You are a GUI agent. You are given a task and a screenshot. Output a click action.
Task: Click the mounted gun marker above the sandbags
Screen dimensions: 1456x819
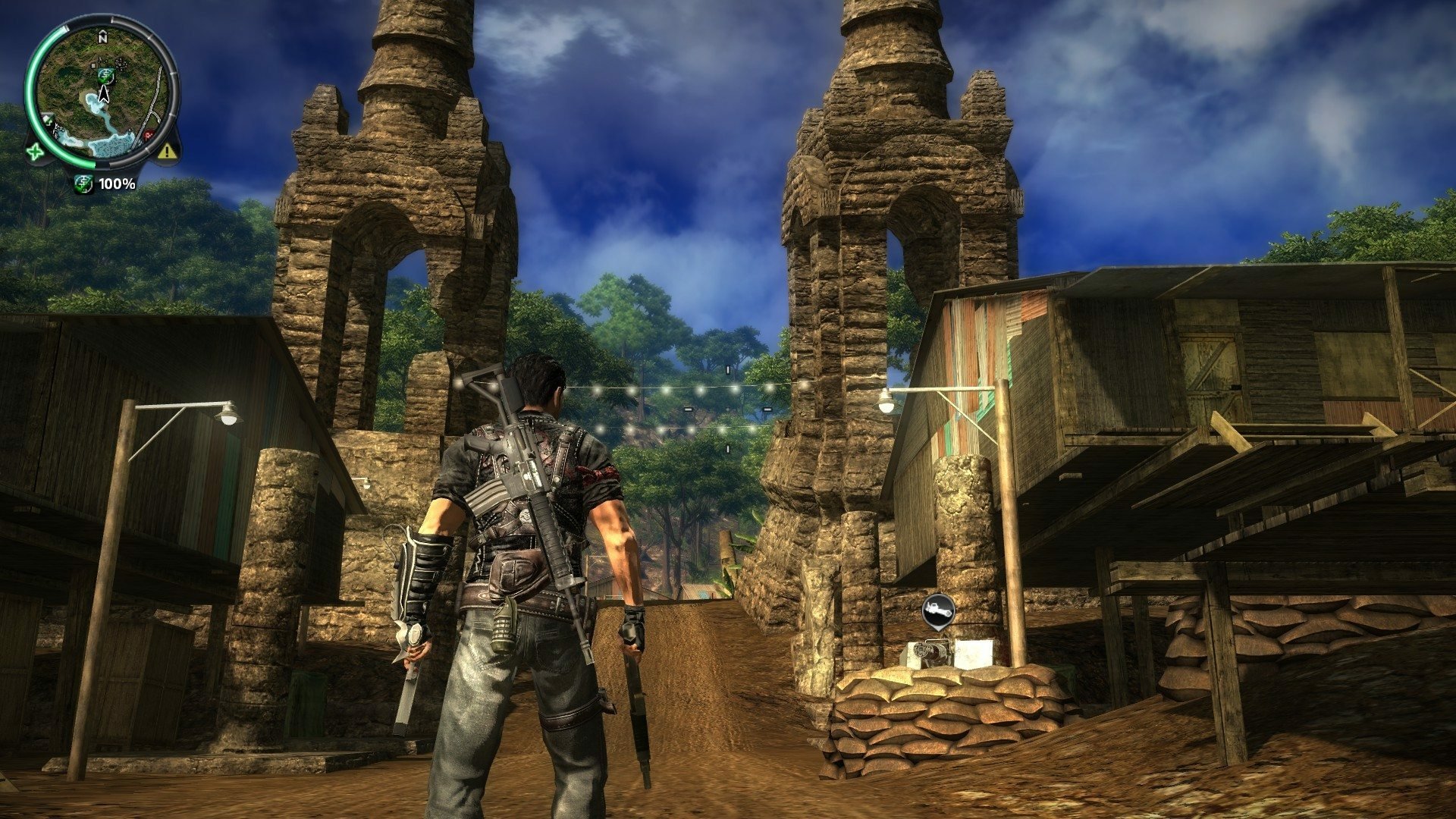939,610
